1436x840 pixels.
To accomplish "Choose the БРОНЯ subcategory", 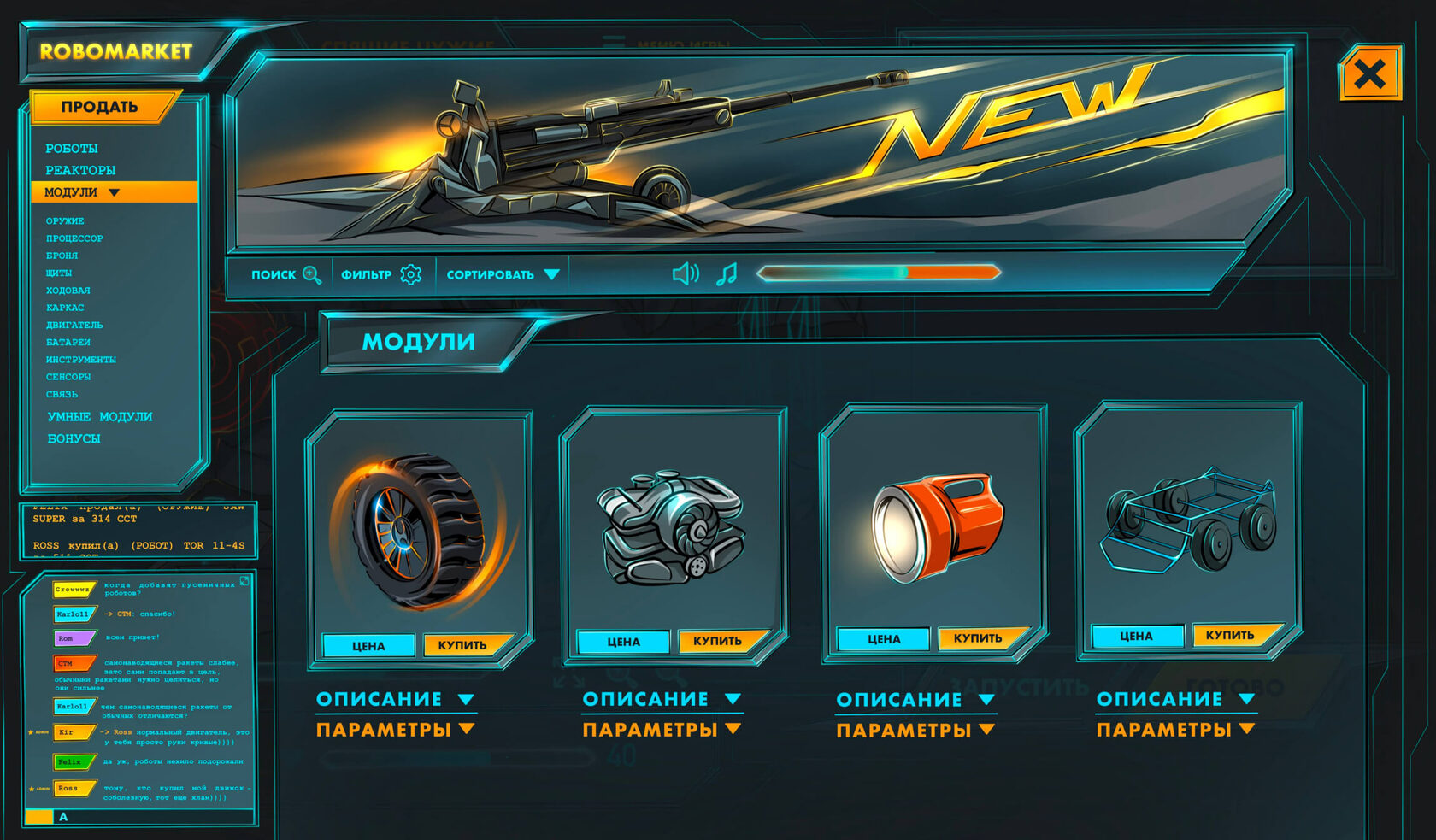I will (x=62, y=256).
